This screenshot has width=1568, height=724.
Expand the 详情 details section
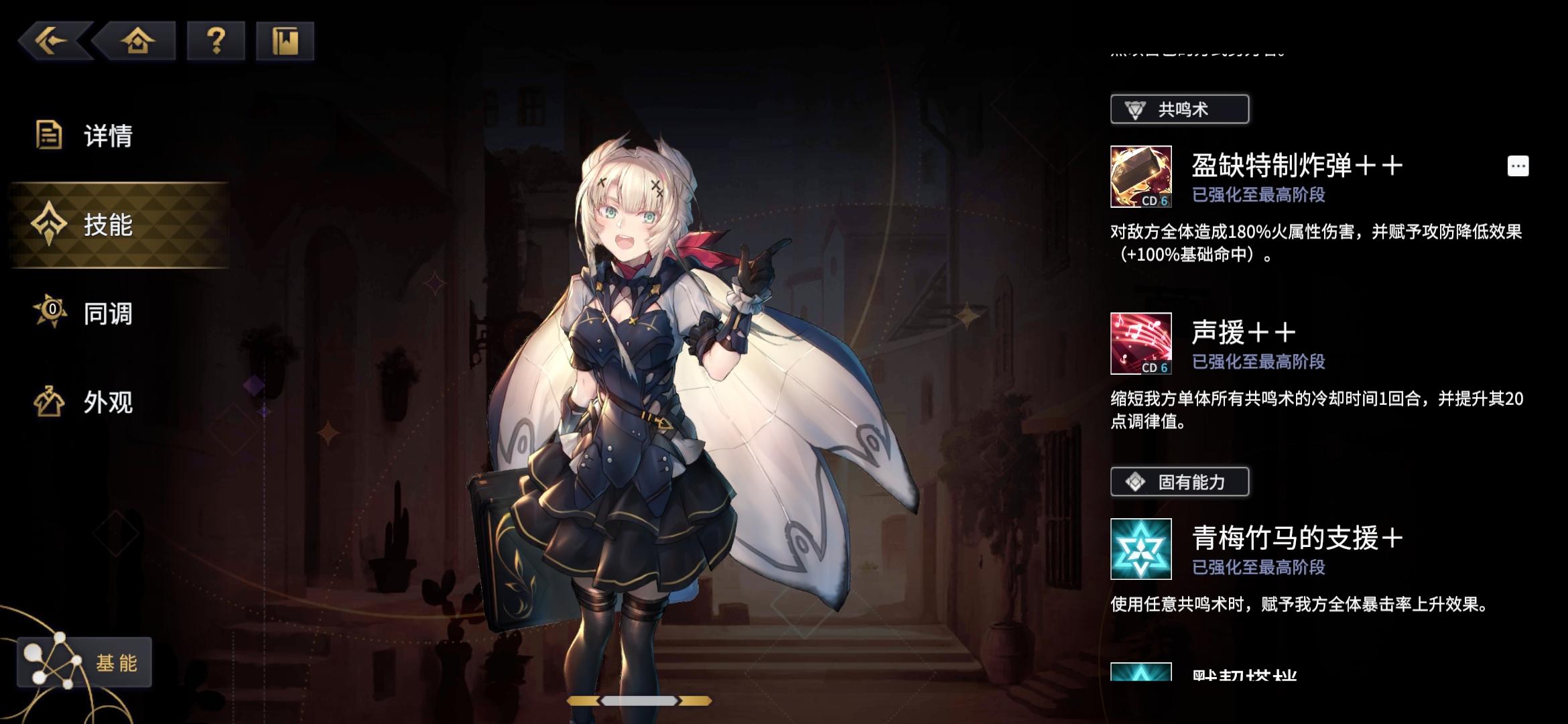pos(107,136)
